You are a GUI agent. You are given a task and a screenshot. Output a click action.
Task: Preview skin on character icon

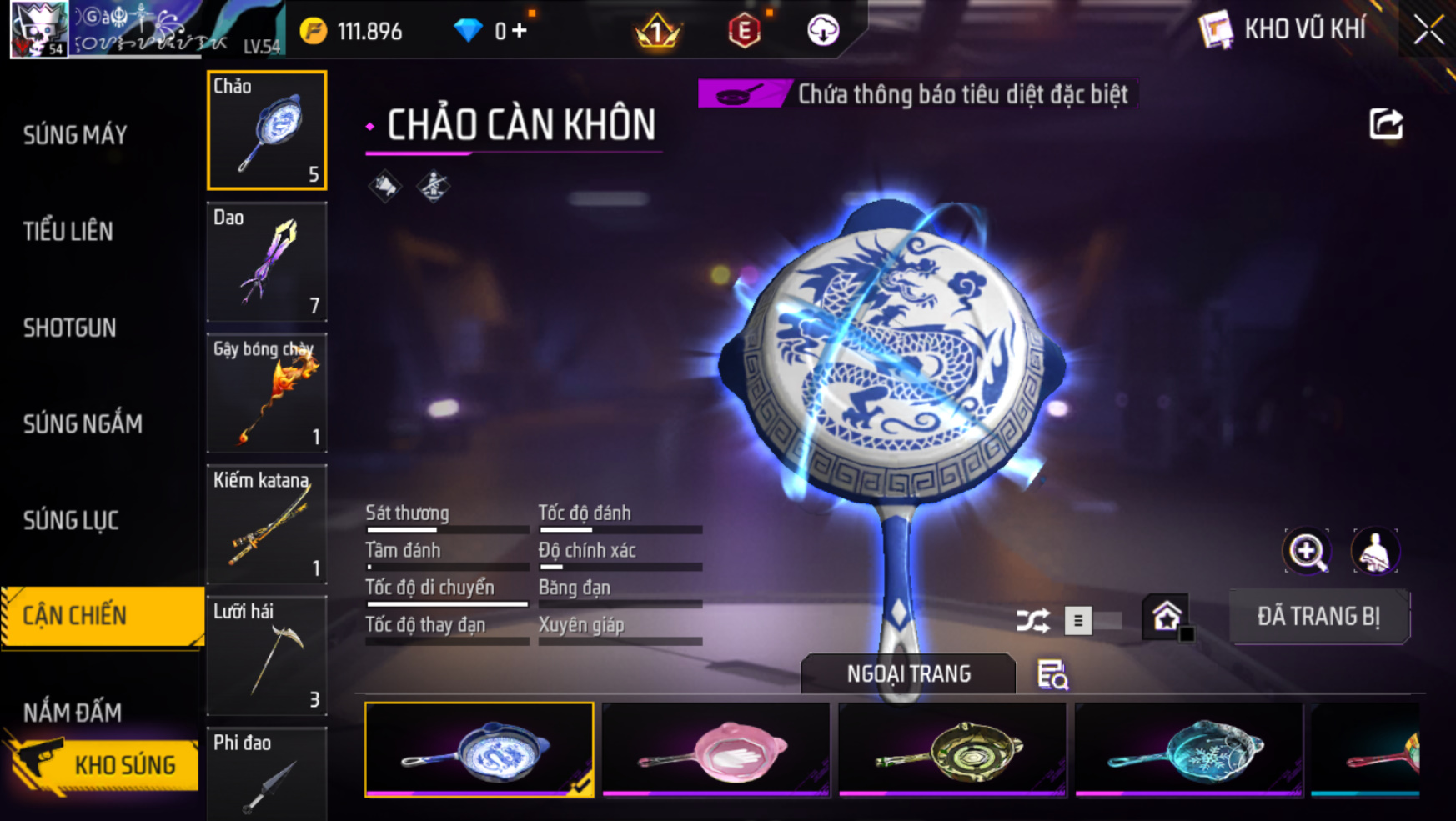1374,551
